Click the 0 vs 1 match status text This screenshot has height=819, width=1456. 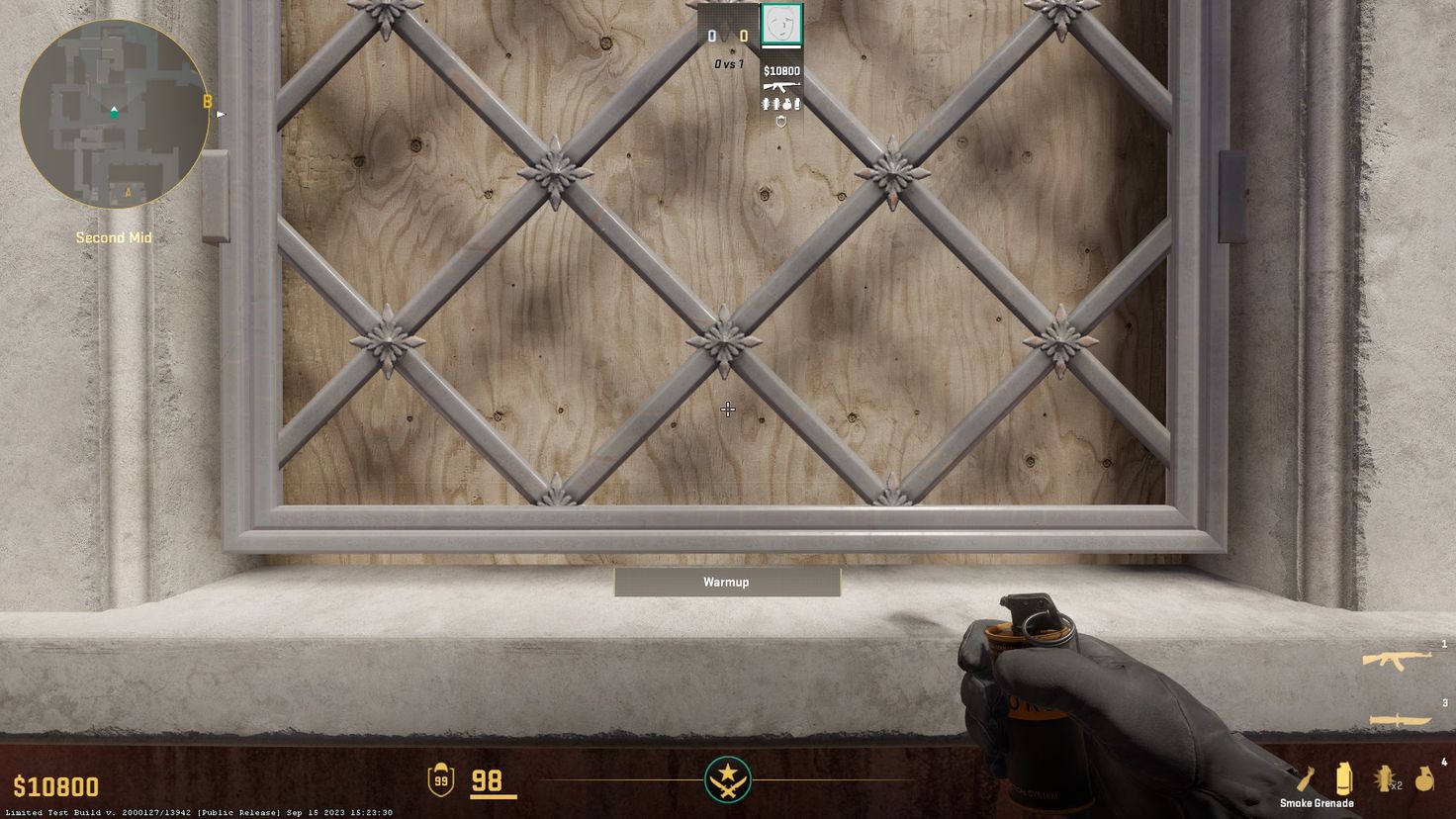click(x=728, y=63)
